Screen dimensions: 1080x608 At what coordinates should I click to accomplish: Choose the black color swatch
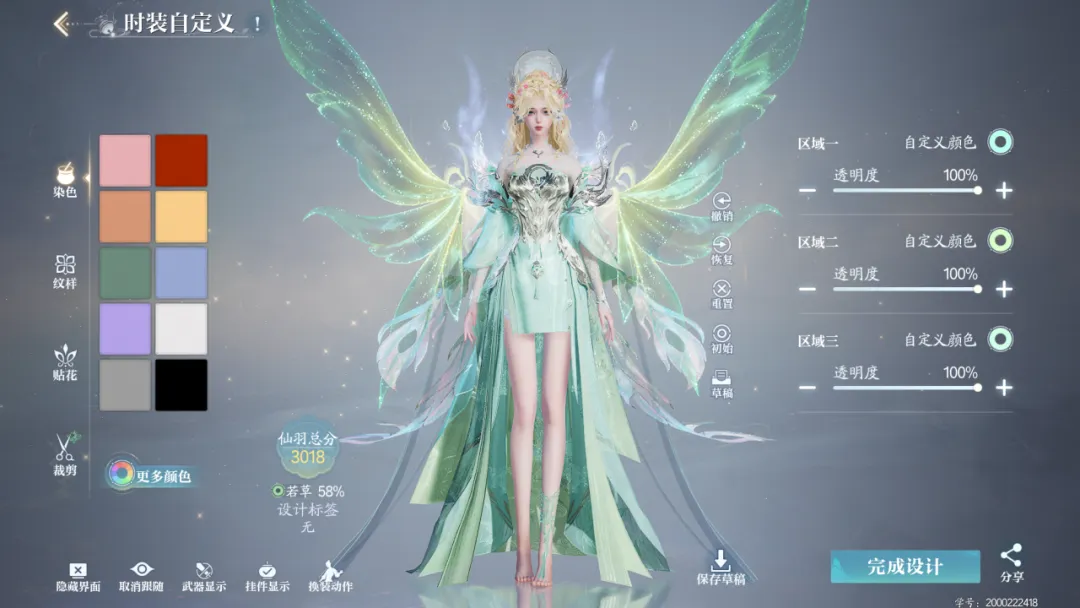(x=181, y=385)
